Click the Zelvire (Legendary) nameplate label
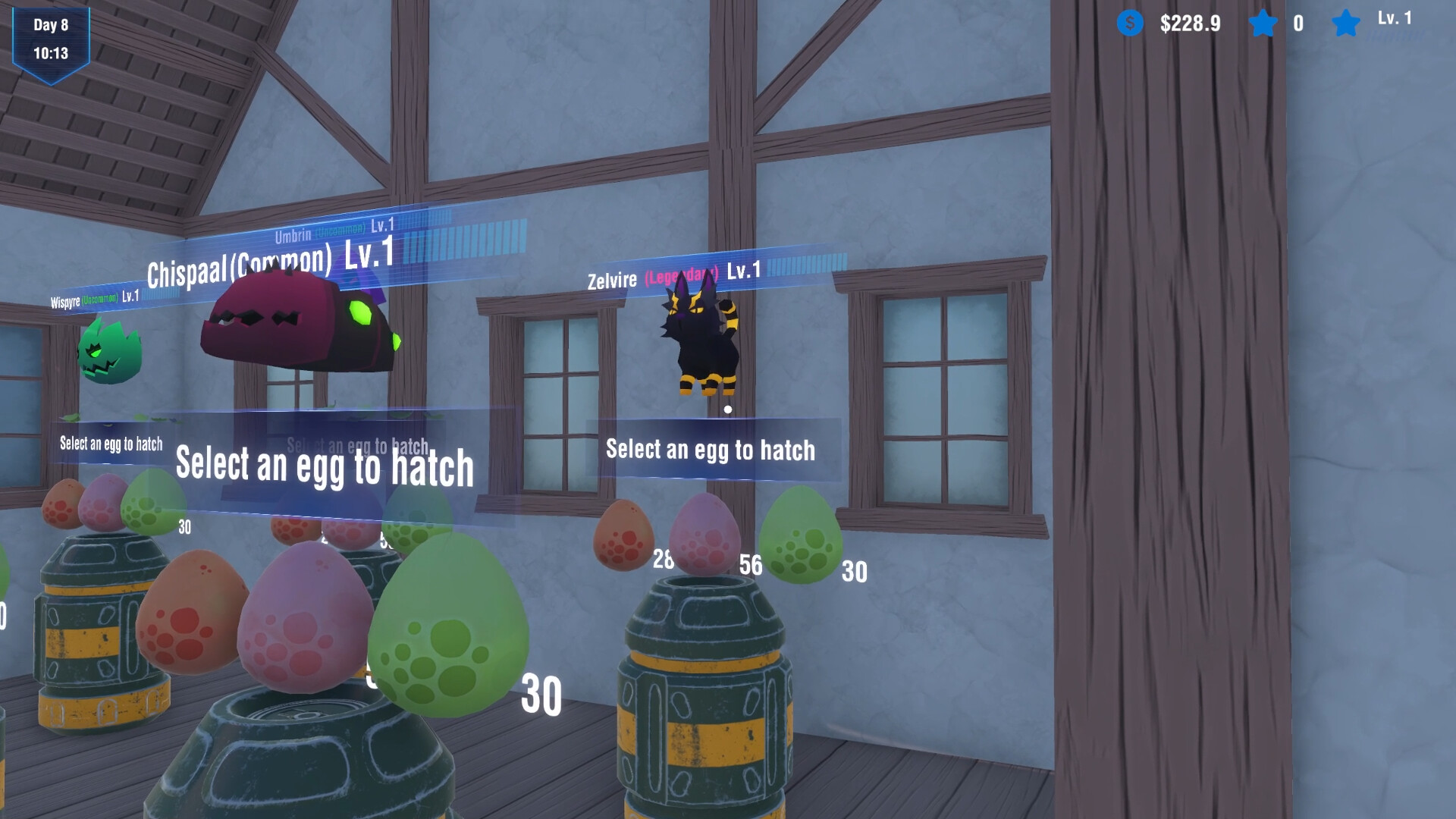Image resolution: width=1456 pixels, height=819 pixels. point(675,278)
